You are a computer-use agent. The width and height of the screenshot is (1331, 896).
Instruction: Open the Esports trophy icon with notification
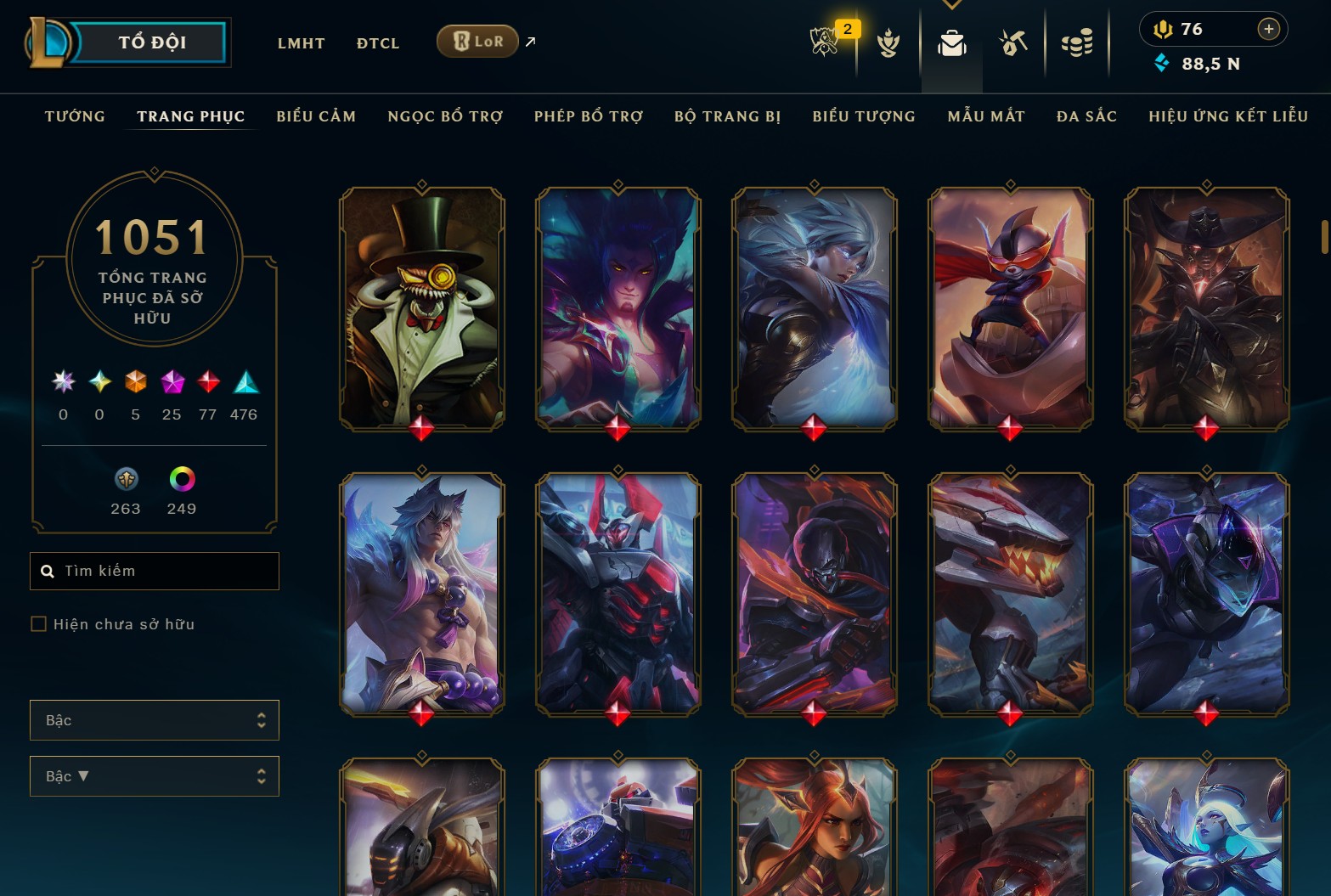824,44
